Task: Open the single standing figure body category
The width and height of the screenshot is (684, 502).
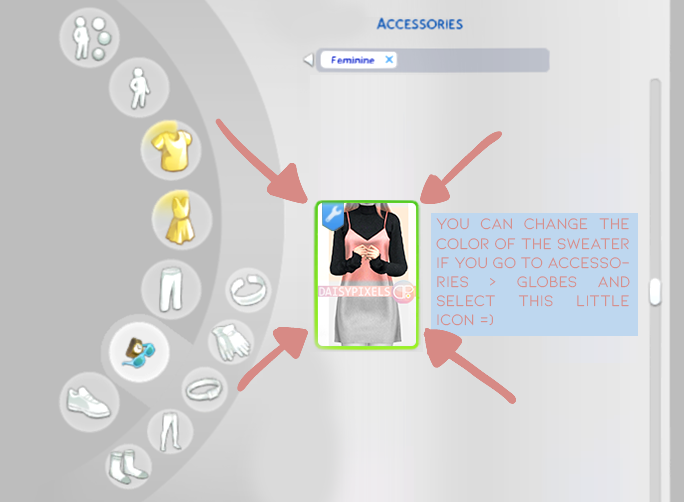Action: pyautogui.click(x=136, y=88)
